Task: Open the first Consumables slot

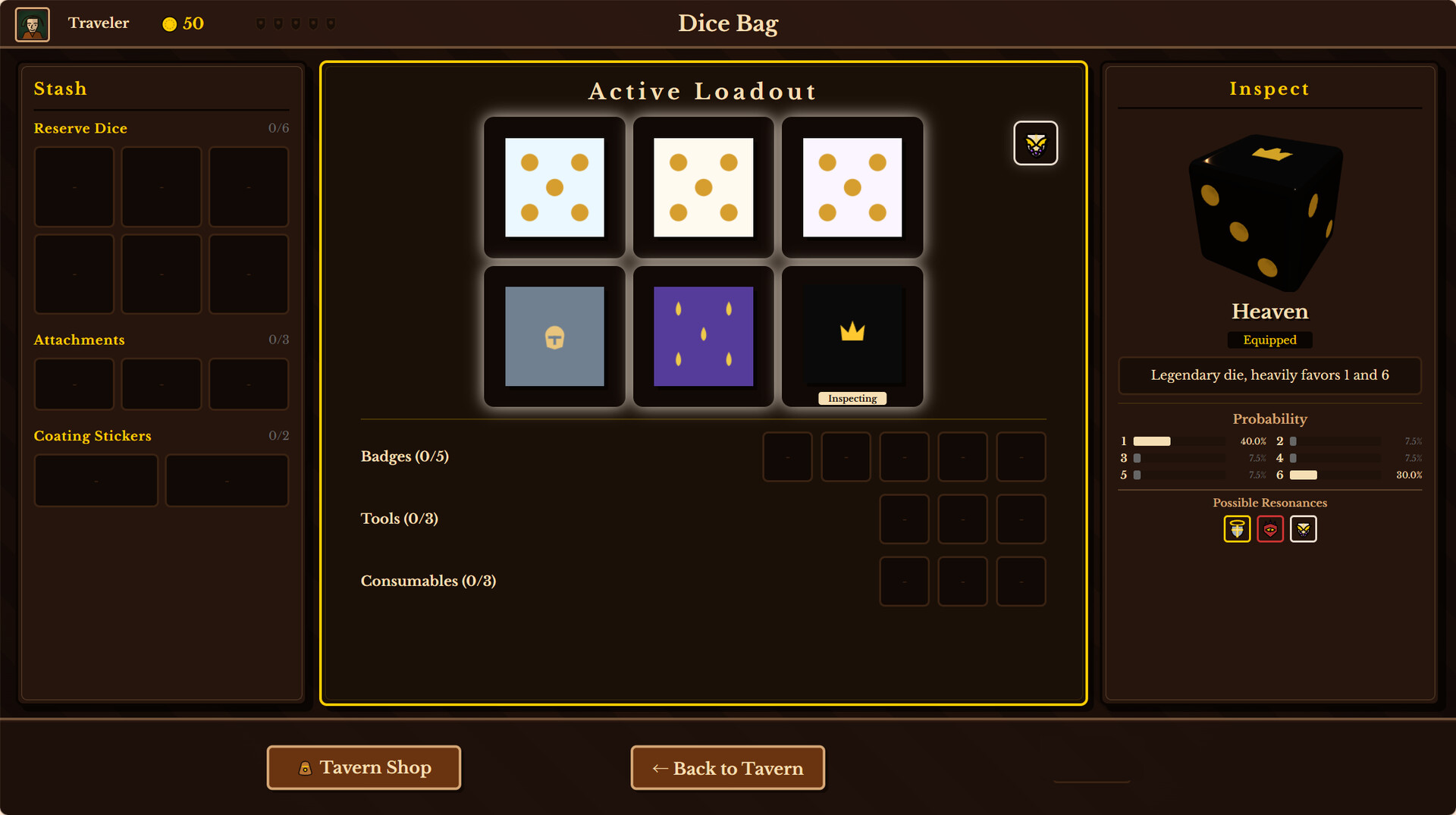Action: point(904,581)
